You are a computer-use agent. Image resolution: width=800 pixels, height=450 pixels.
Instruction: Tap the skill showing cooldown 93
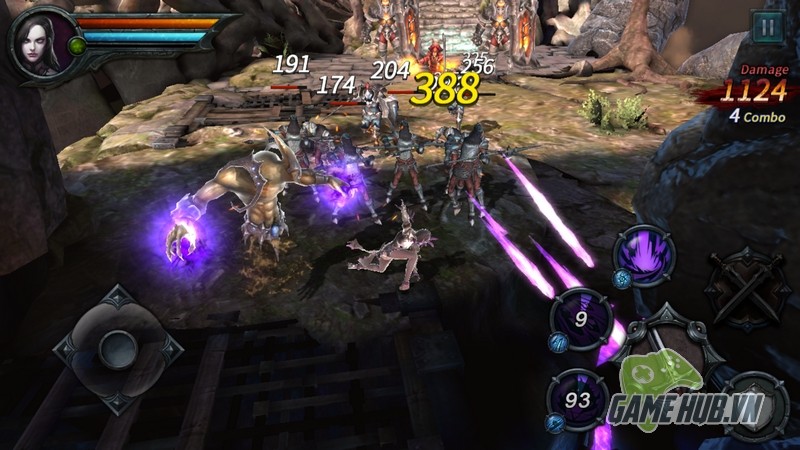[578, 399]
